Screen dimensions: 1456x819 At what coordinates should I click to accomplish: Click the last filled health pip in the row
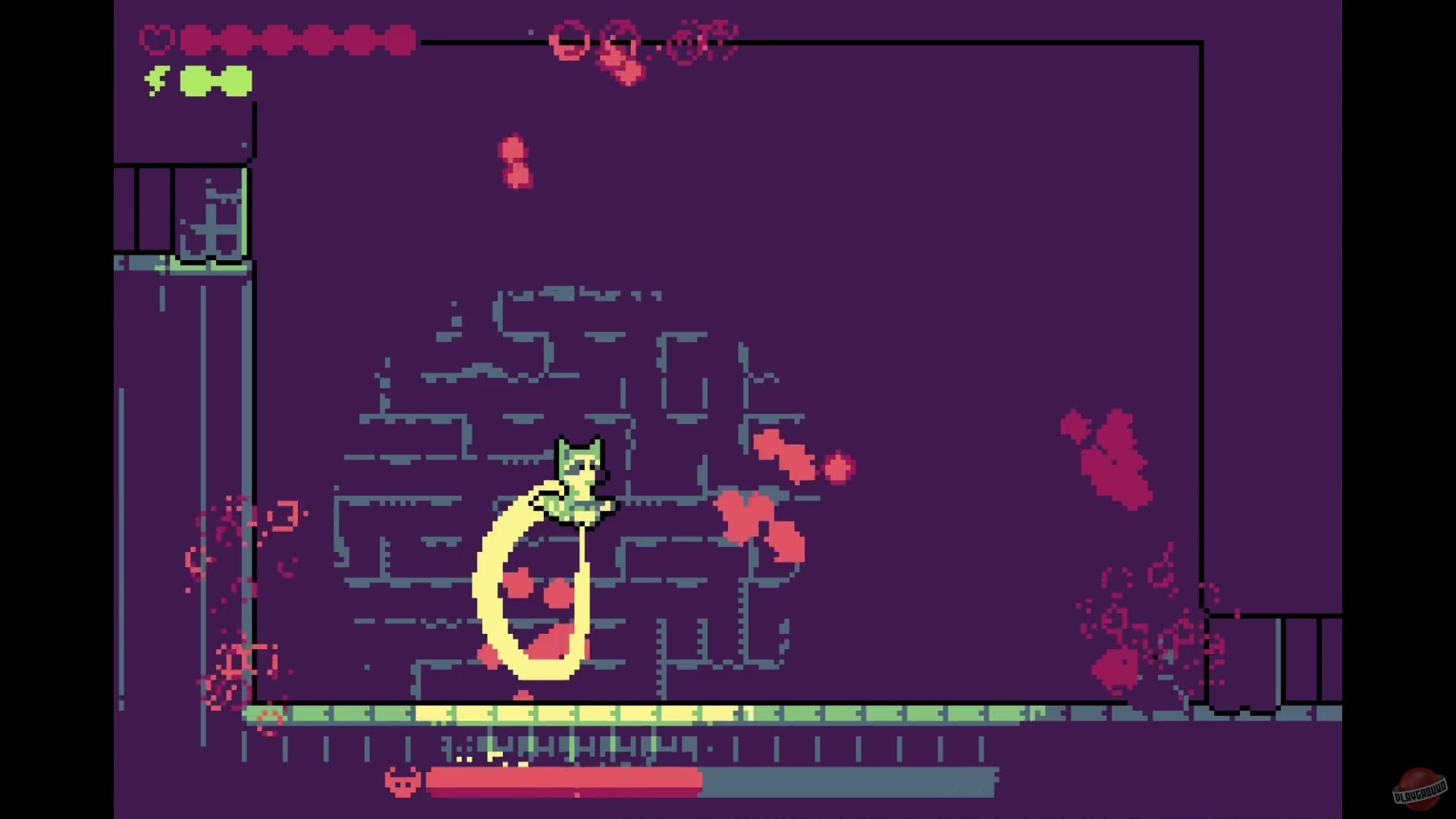(x=397, y=40)
